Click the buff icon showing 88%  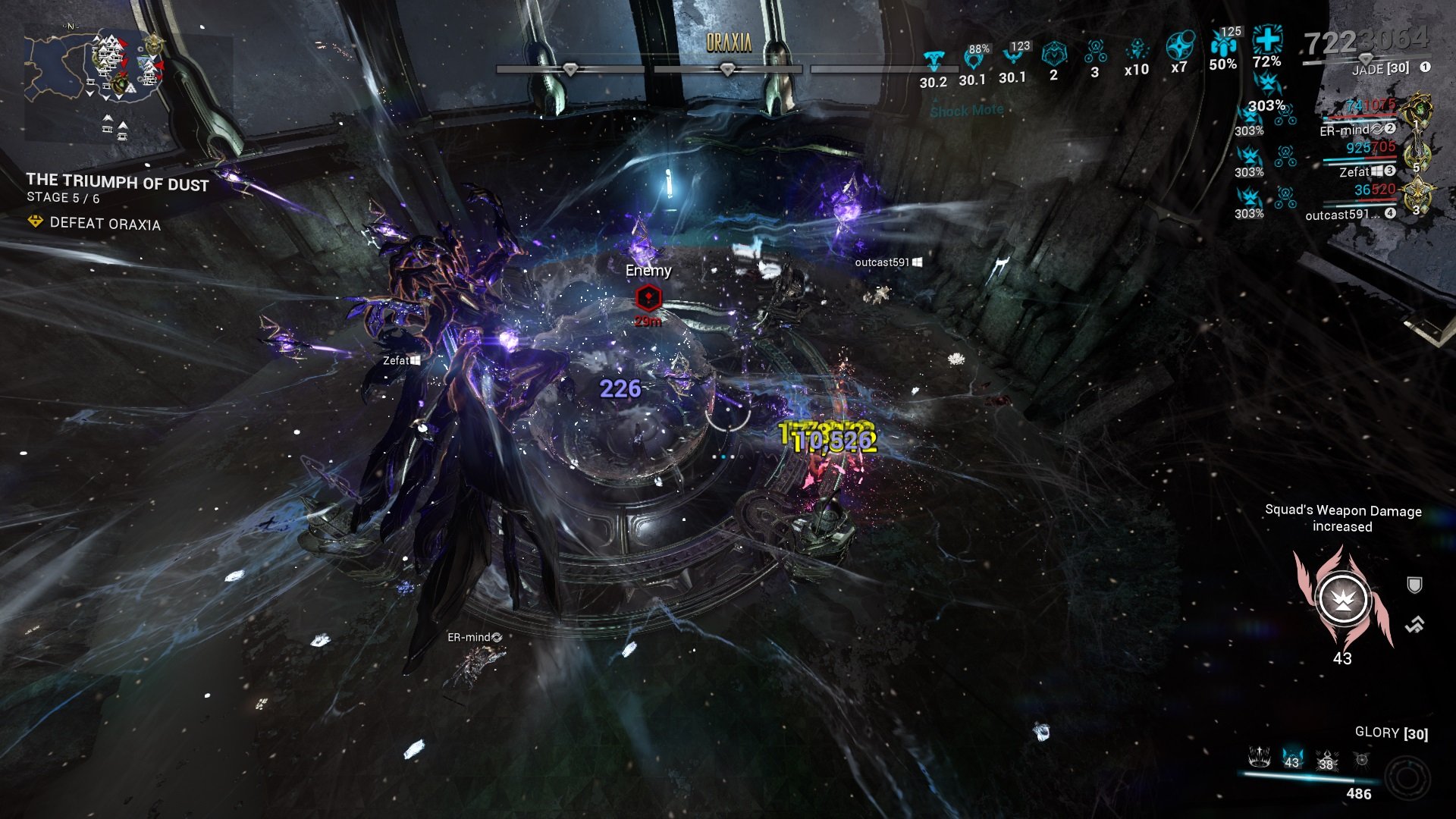coord(974,58)
